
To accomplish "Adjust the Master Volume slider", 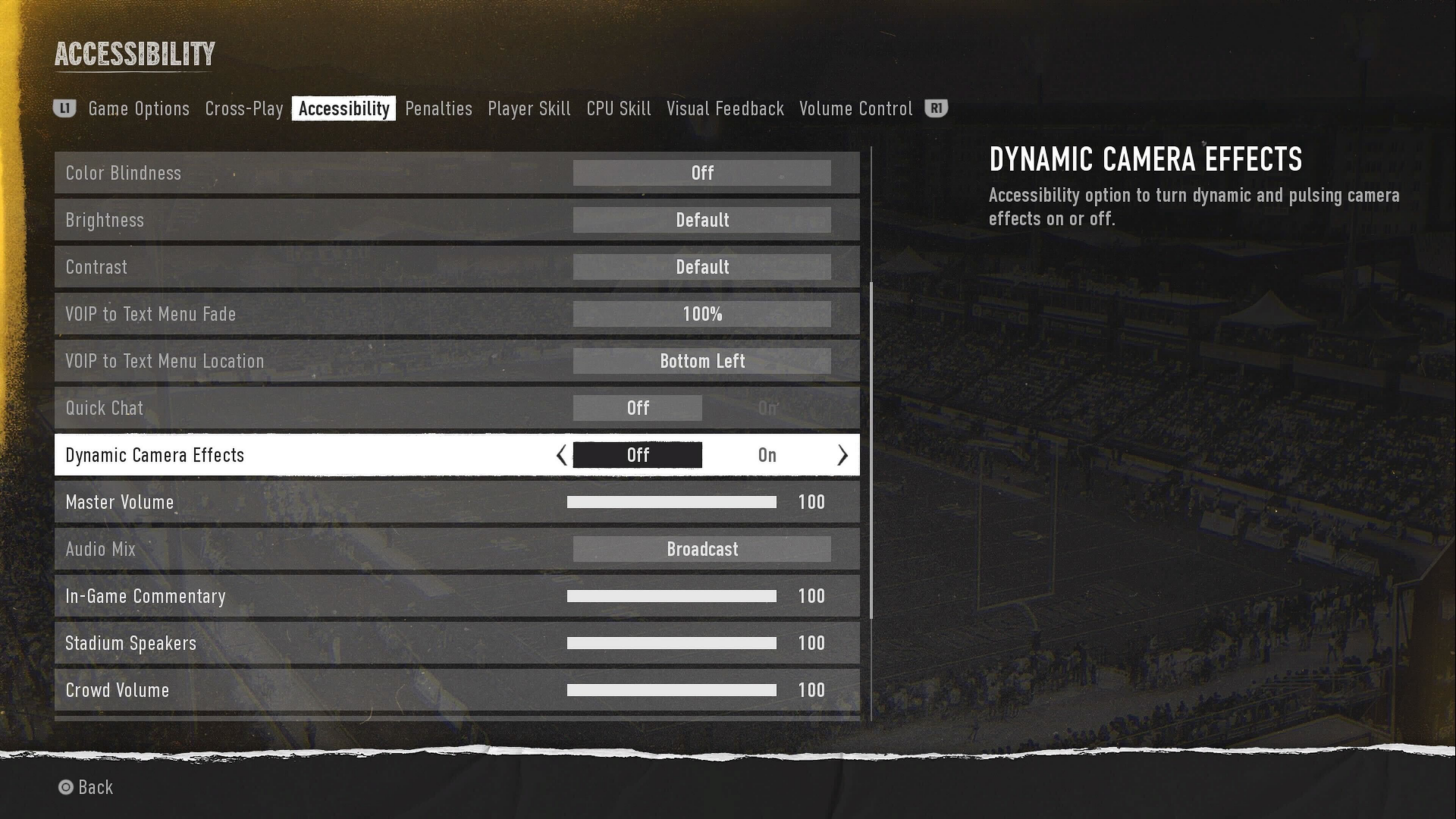I will point(672,502).
